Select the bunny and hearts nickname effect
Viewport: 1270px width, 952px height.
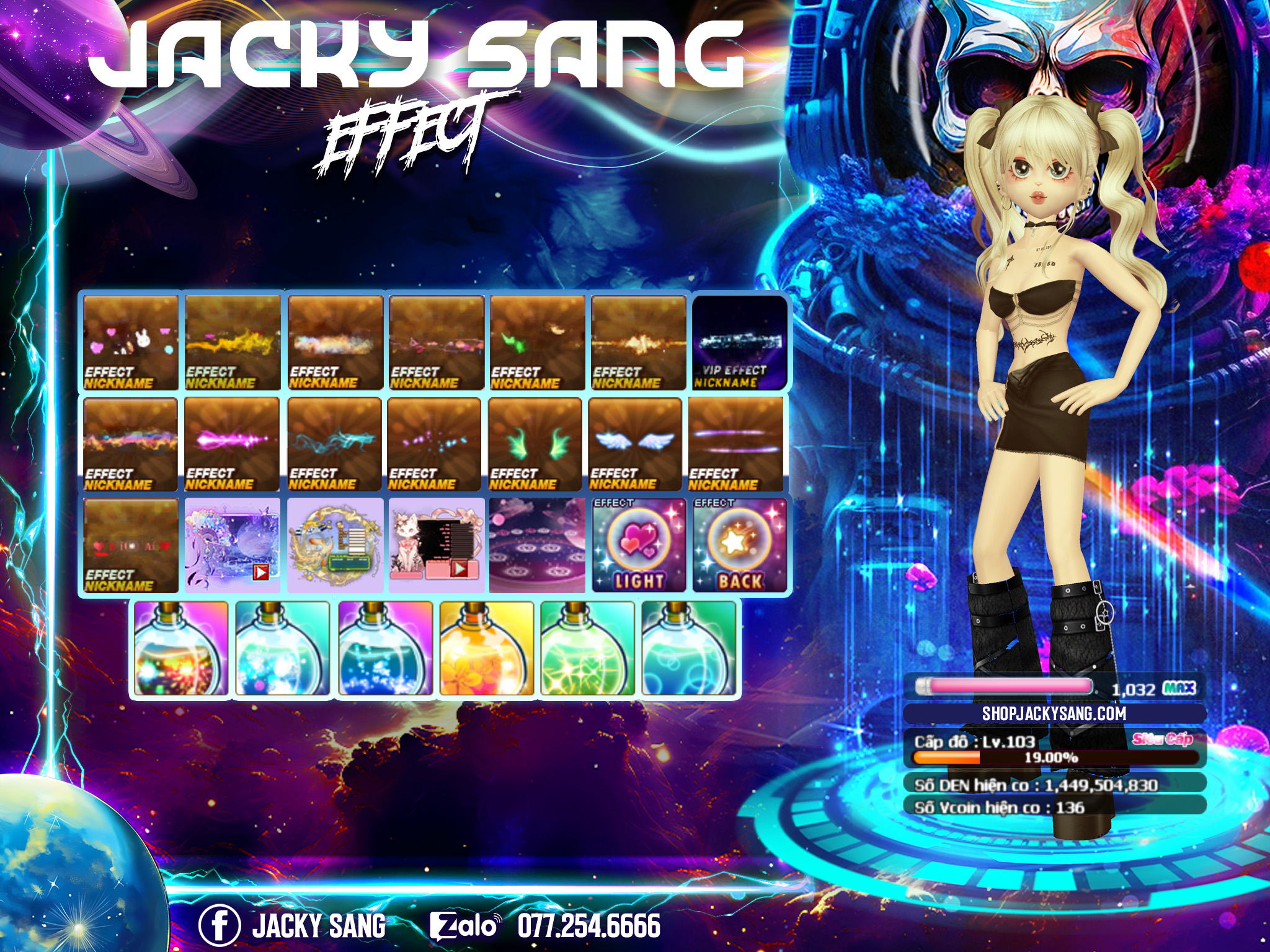(130, 343)
